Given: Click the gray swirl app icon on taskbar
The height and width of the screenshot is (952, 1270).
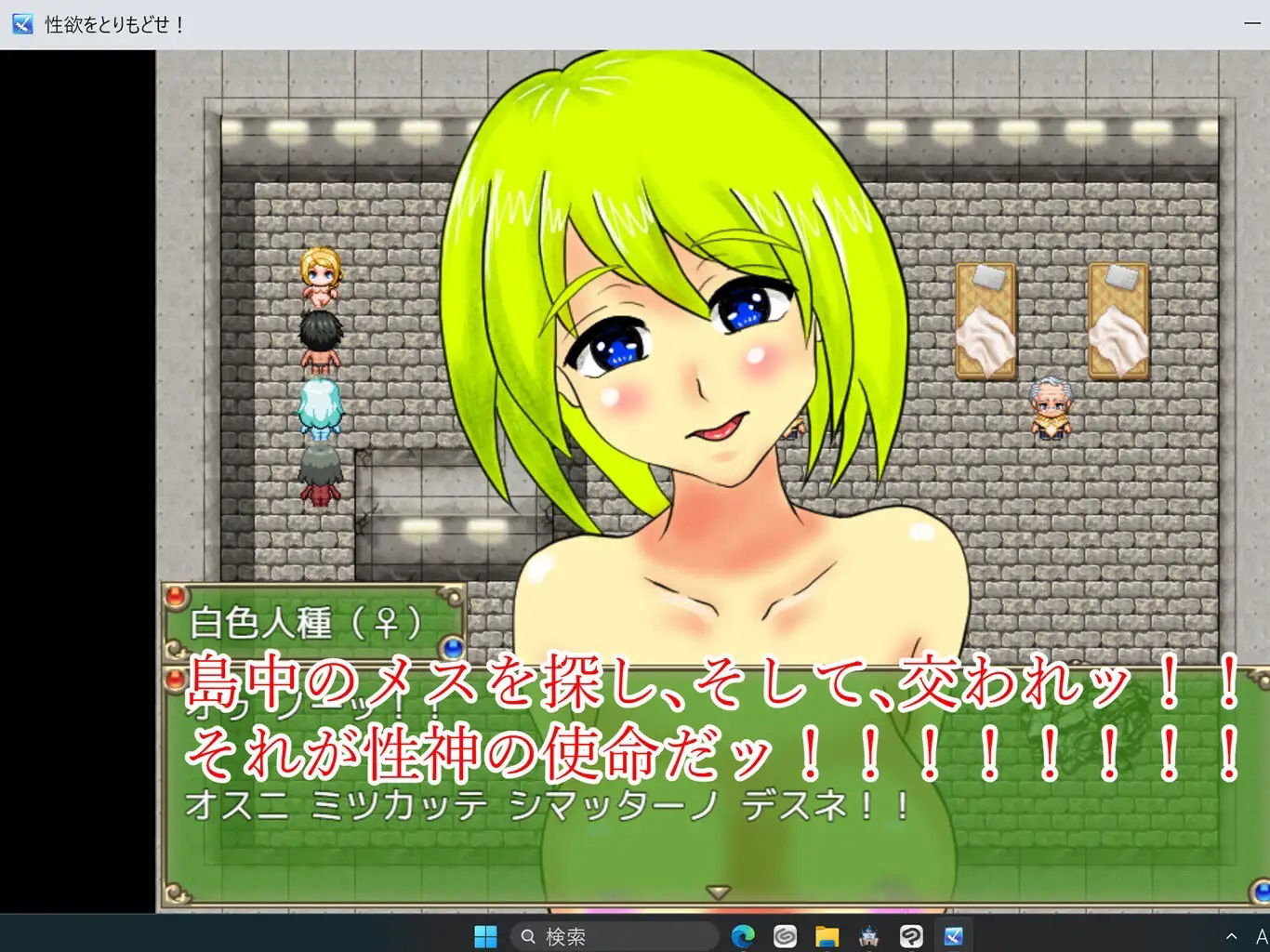Looking at the screenshot, I should coord(784,937).
